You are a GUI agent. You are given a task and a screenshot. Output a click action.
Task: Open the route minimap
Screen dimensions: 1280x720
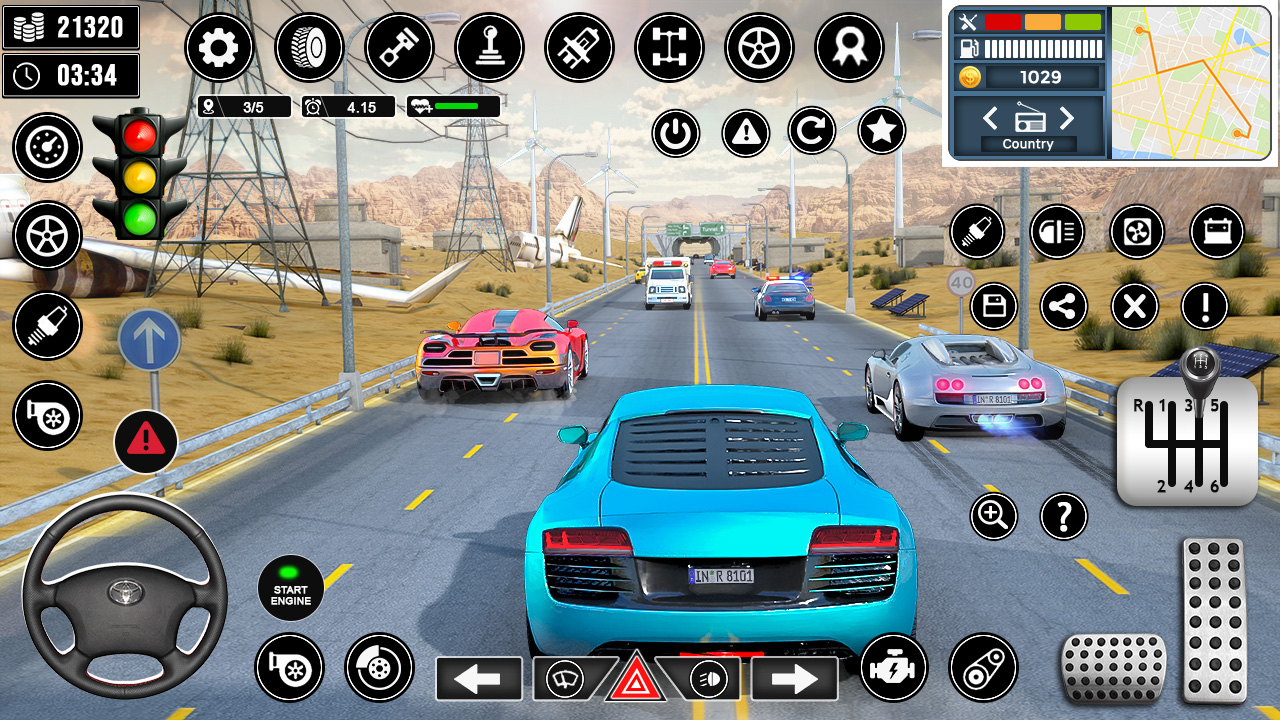(x=1191, y=82)
